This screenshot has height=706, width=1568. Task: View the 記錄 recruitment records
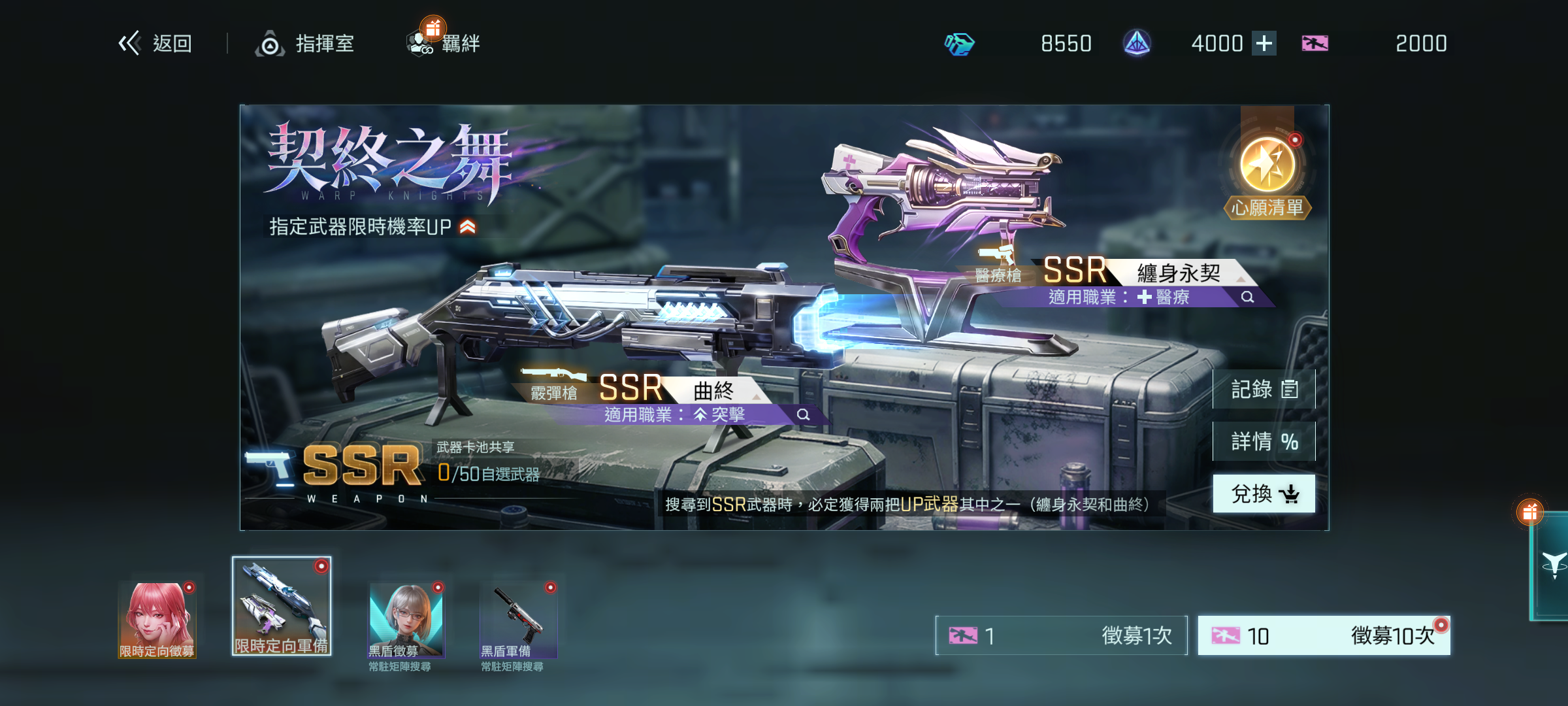1264,390
